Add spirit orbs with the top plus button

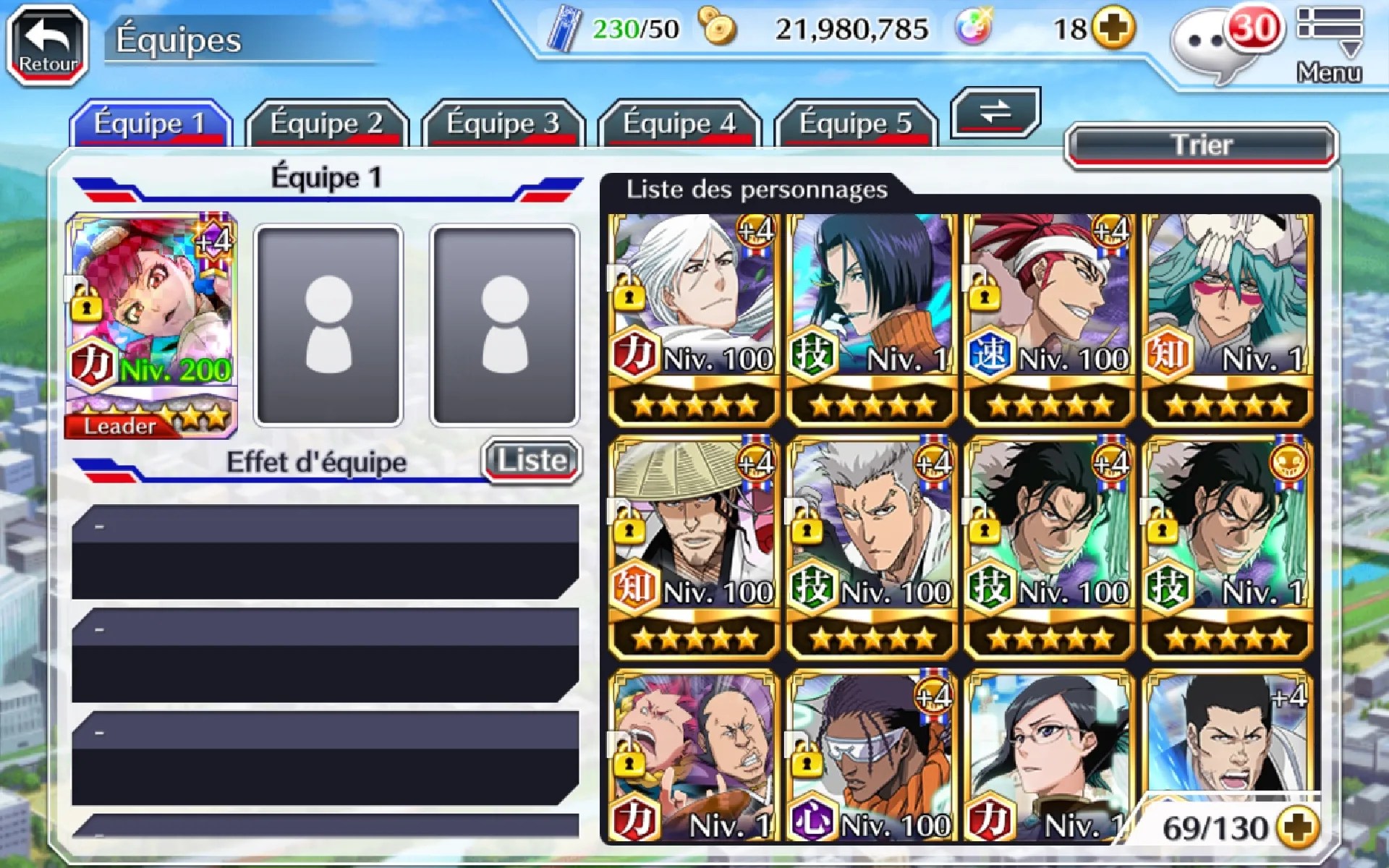tap(1113, 29)
